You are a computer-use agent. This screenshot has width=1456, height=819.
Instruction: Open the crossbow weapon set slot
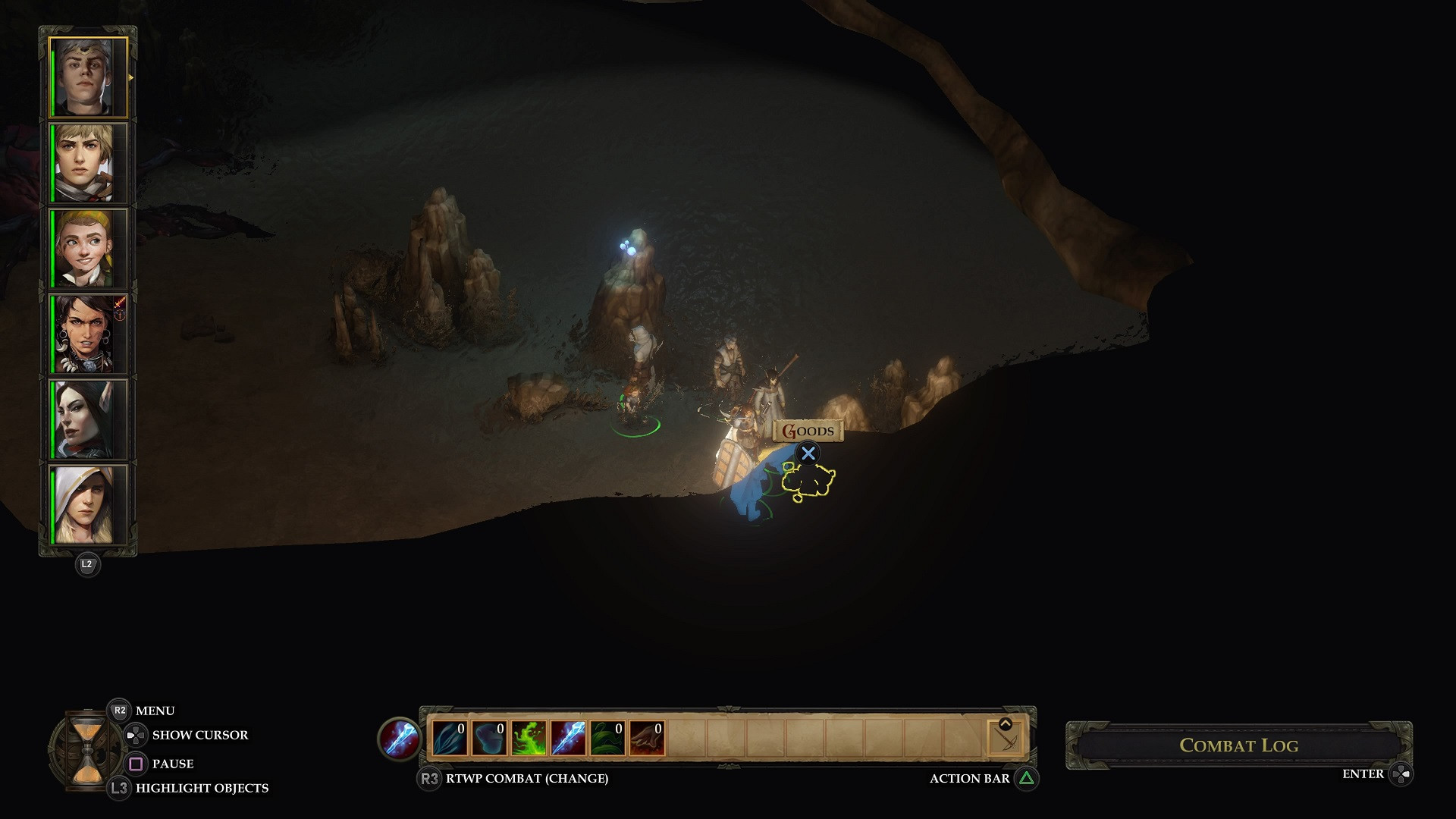click(1006, 739)
